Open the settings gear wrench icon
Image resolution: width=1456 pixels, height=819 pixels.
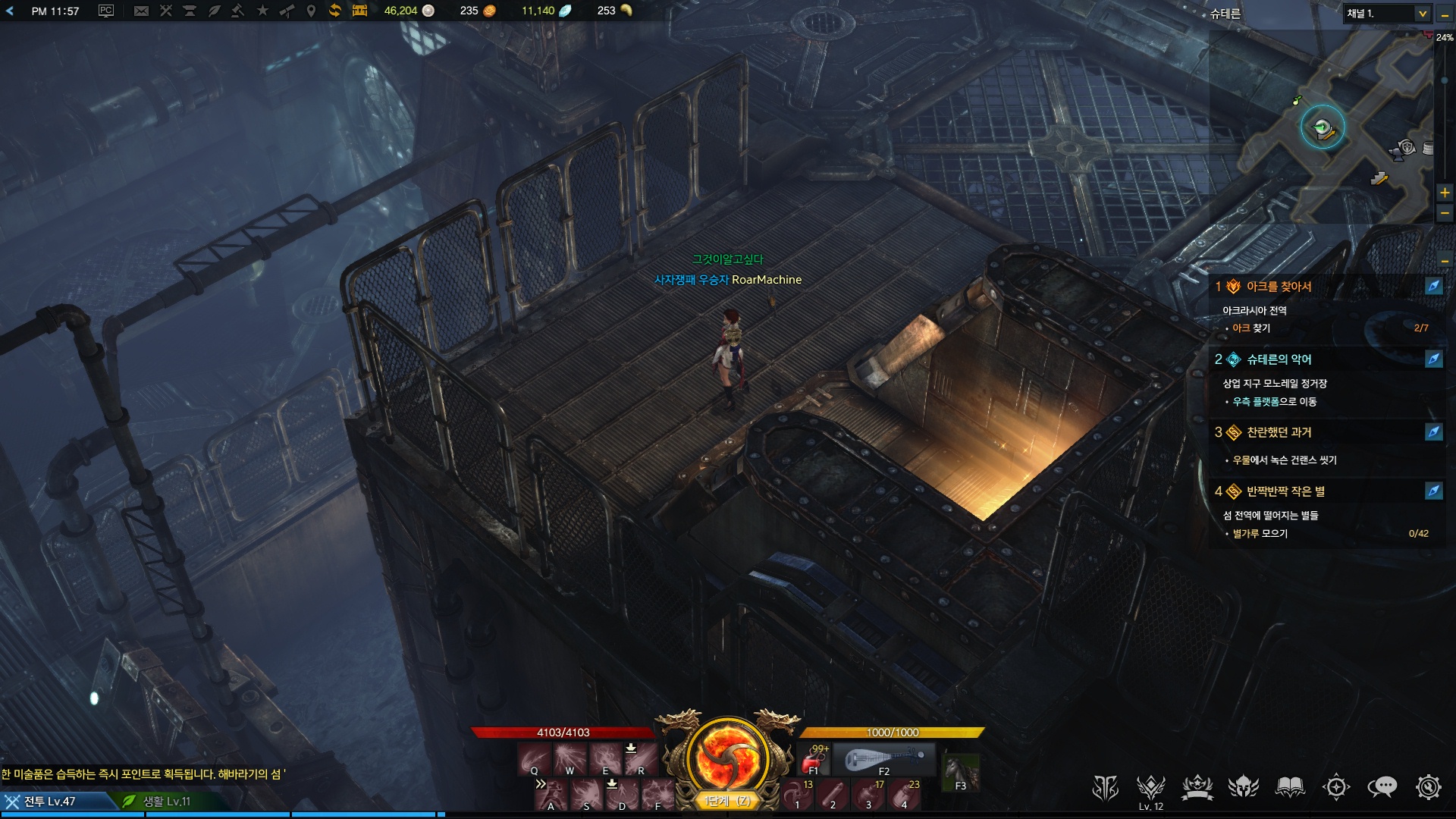pos(1428,788)
